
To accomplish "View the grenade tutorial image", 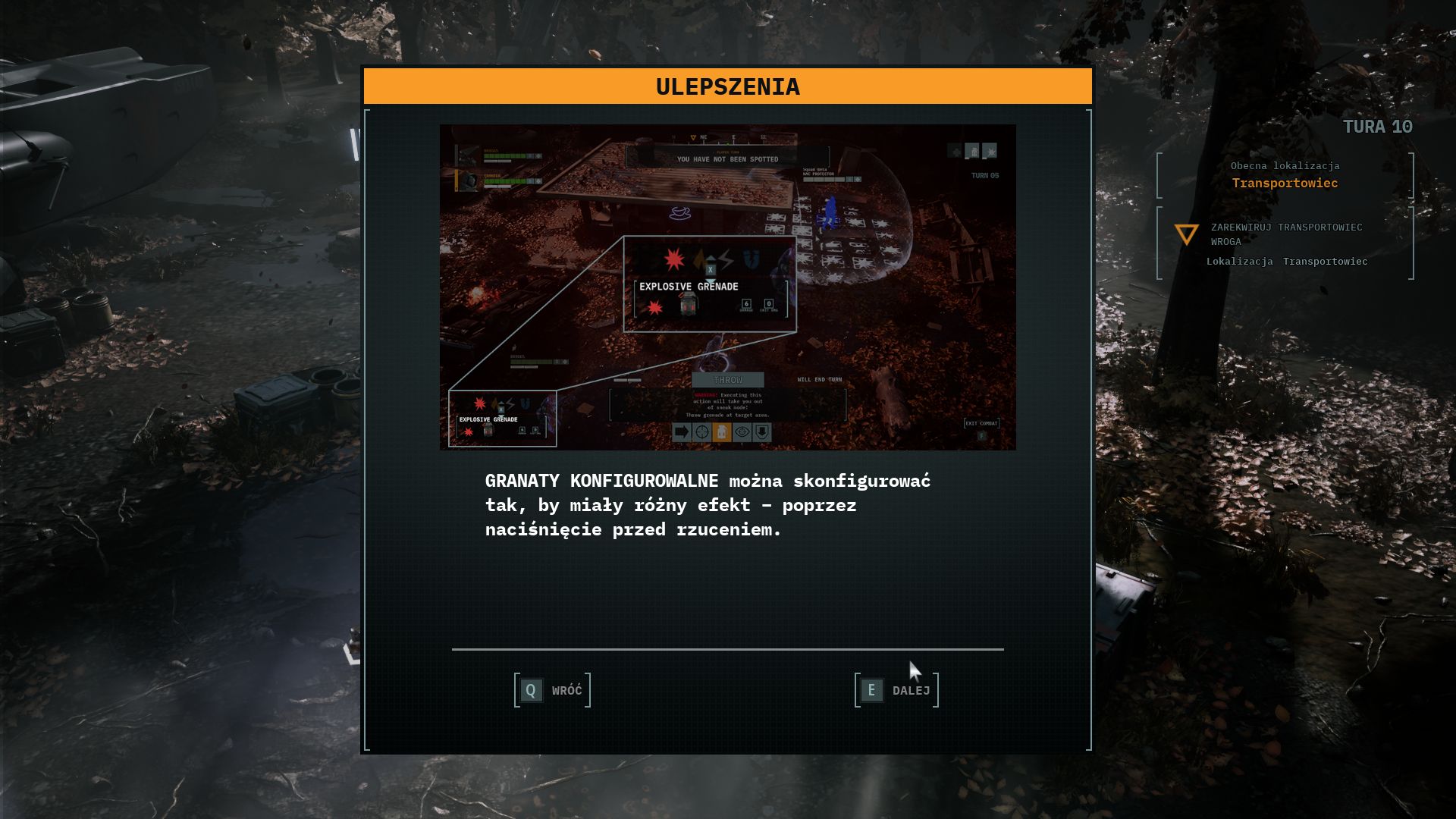I will pos(727,287).
